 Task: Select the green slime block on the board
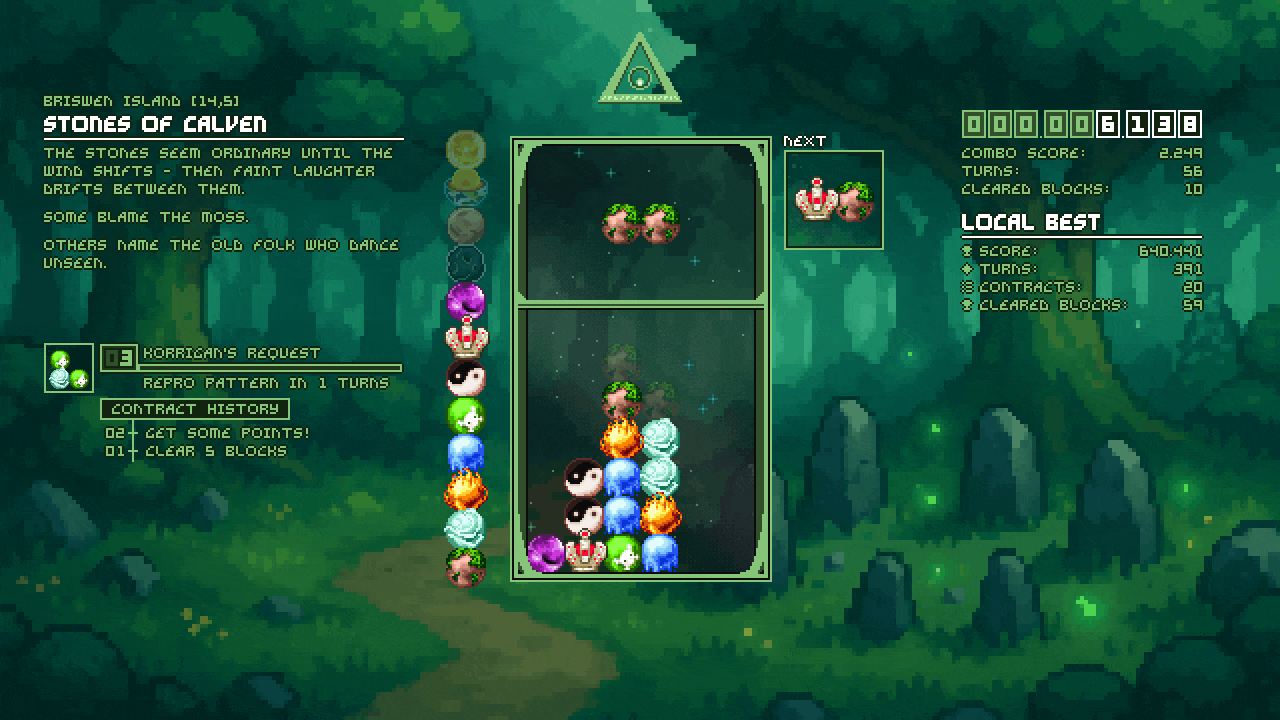click(x=622, y=552)
